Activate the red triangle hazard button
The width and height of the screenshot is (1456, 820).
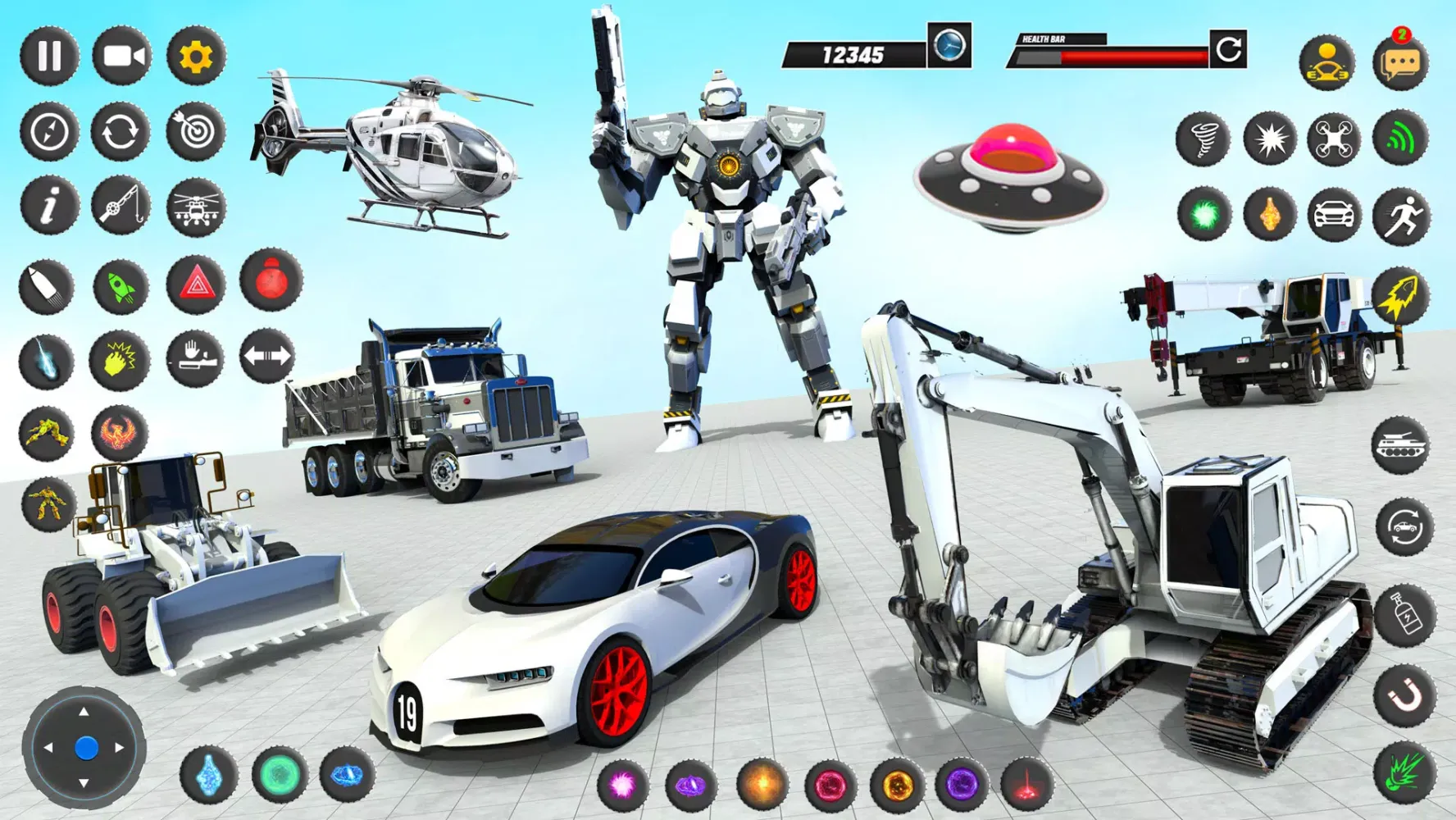pos(196,285)
